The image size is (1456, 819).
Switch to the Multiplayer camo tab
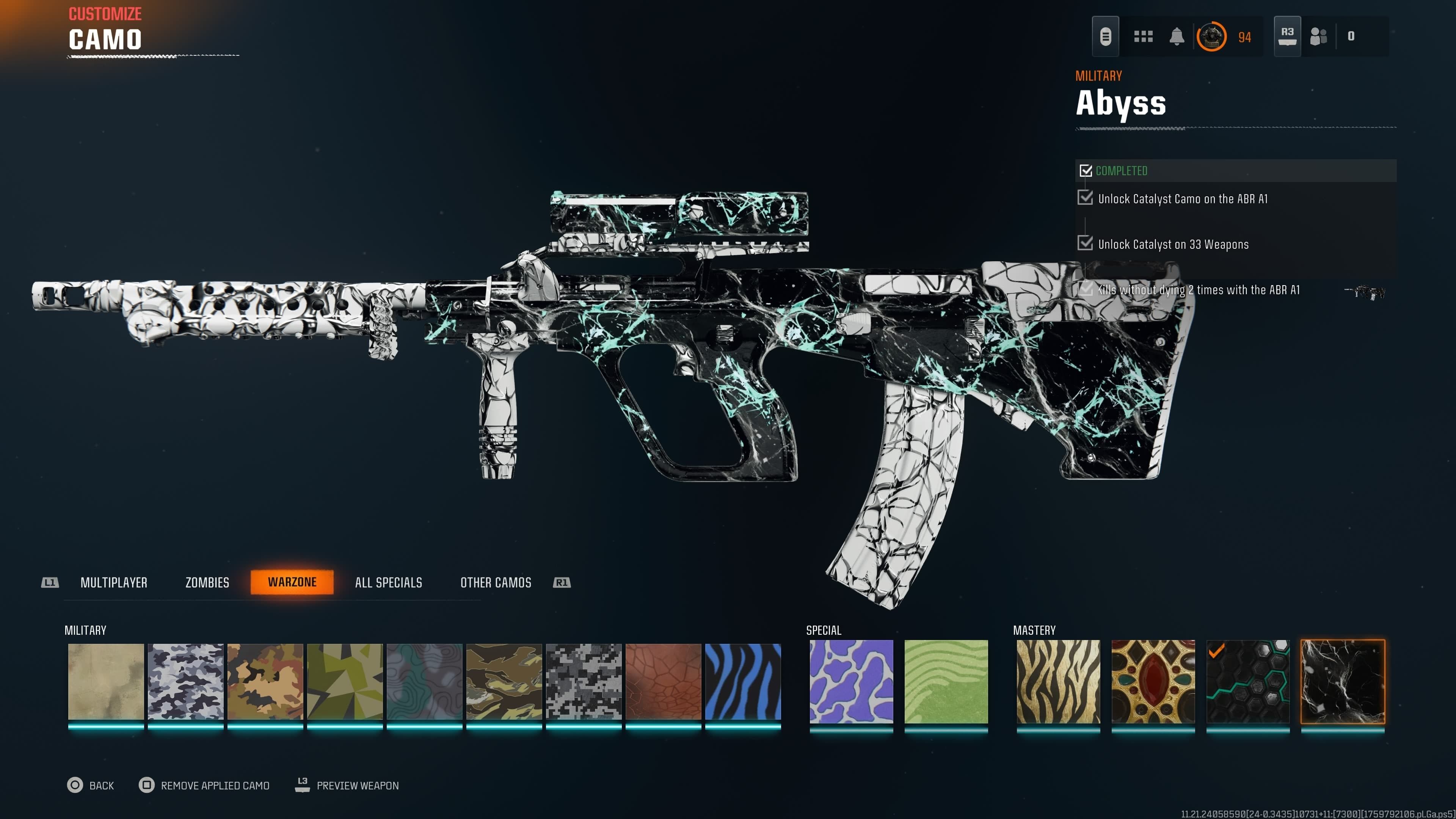[115, 582]
